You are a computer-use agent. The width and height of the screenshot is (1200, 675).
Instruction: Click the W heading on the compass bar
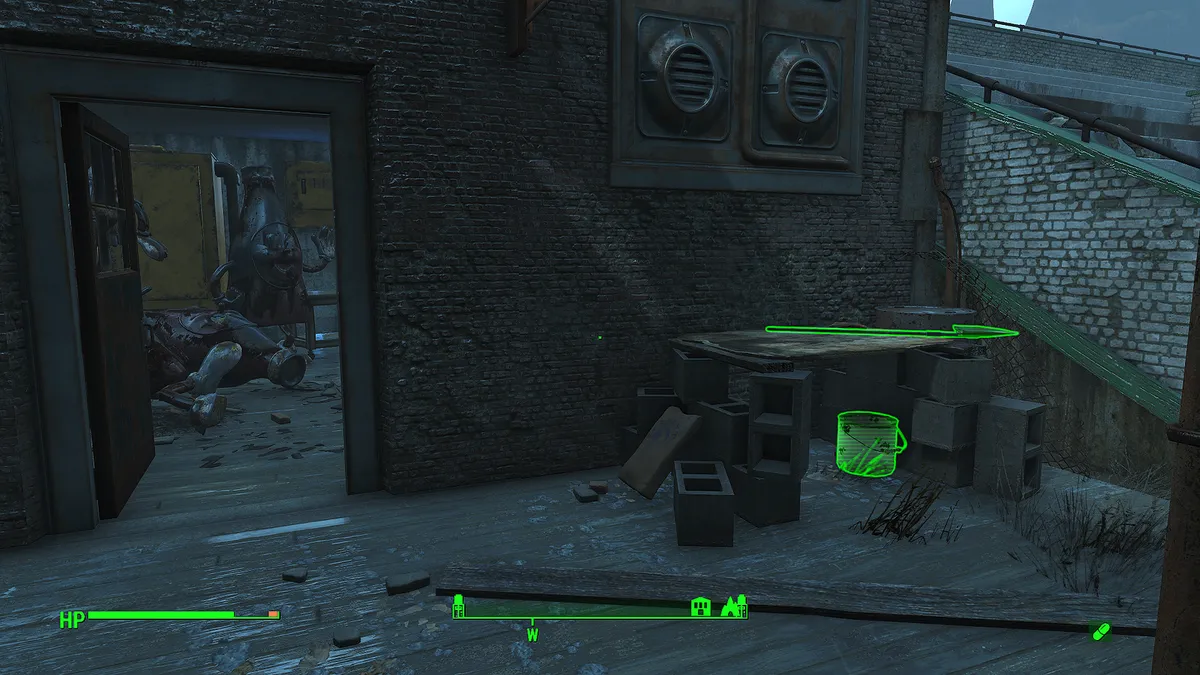[533, 634]
